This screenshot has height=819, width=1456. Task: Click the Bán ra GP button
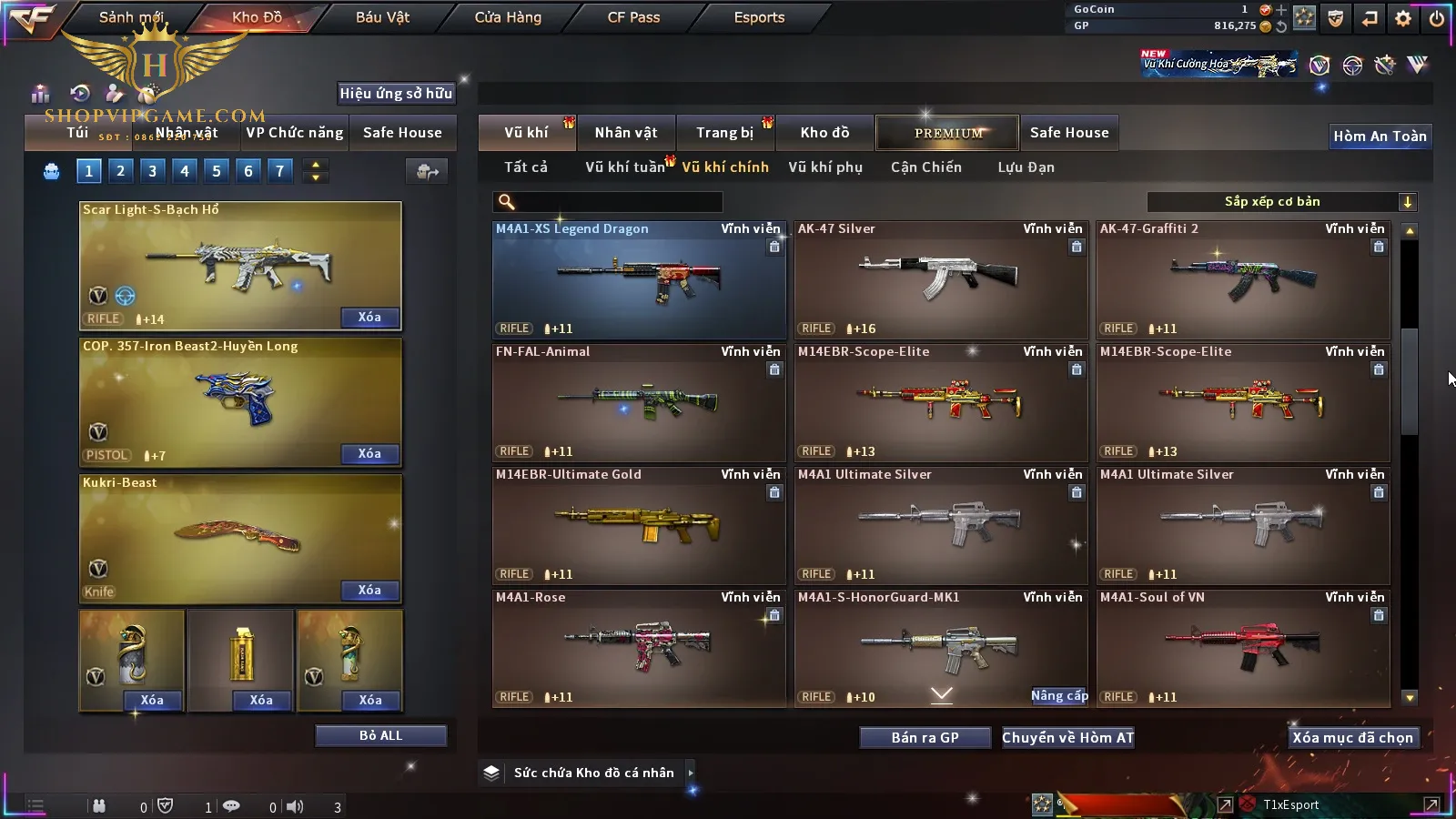coord(925,738)
